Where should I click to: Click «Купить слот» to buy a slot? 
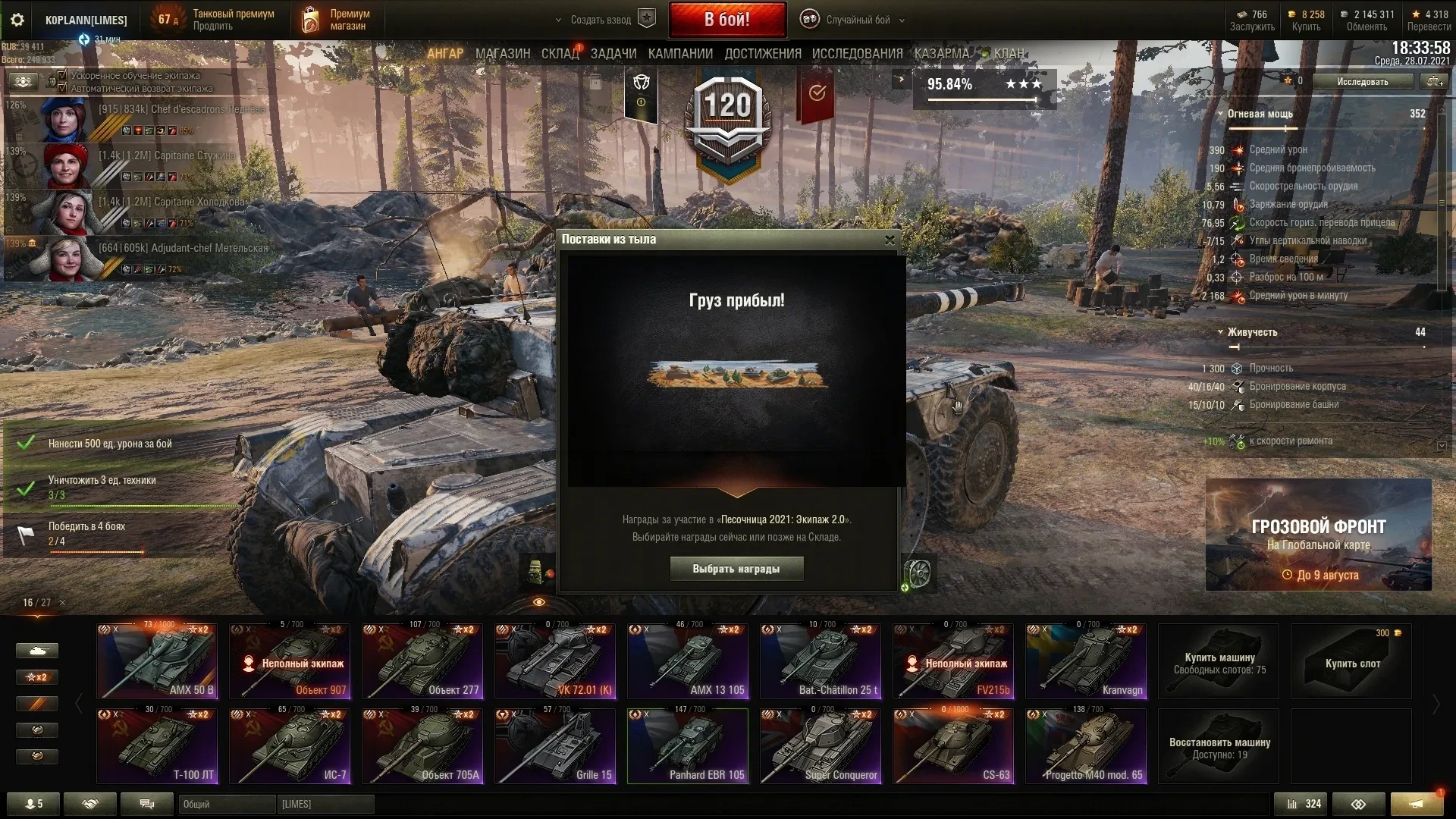pyautogui.click(x=1351, y=662)
